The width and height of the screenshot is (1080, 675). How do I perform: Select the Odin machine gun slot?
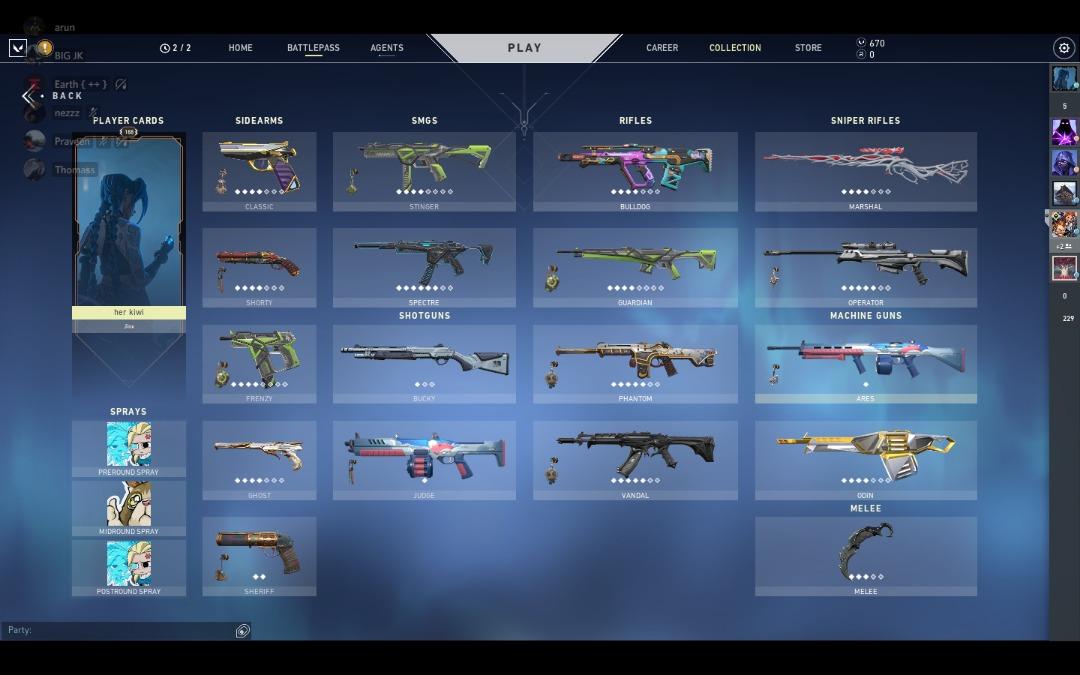865,460
